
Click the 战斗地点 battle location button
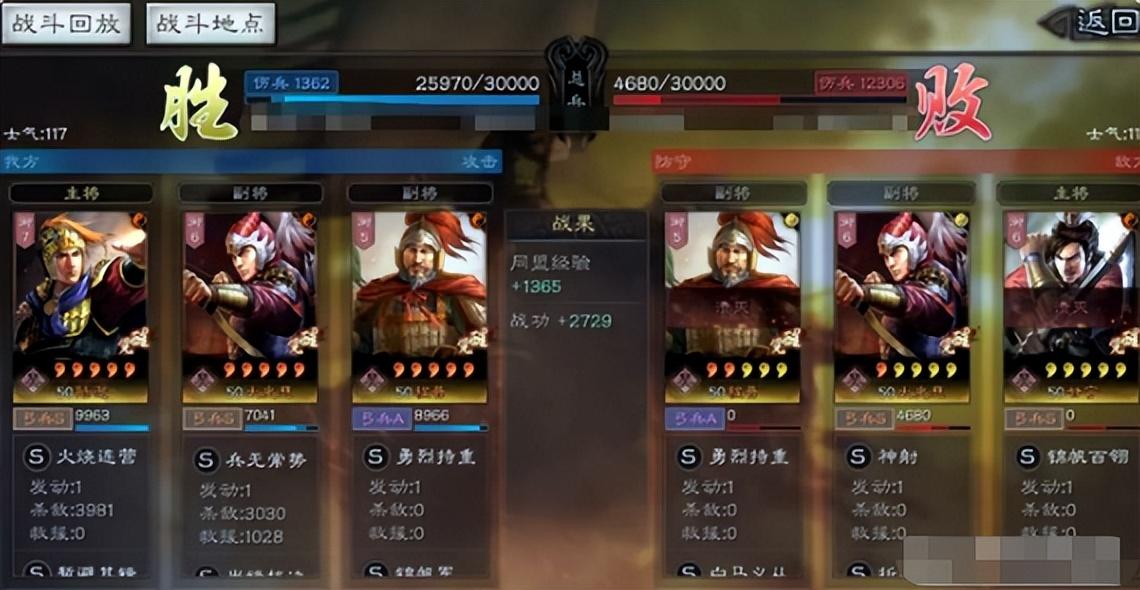[x=210, y=24]
